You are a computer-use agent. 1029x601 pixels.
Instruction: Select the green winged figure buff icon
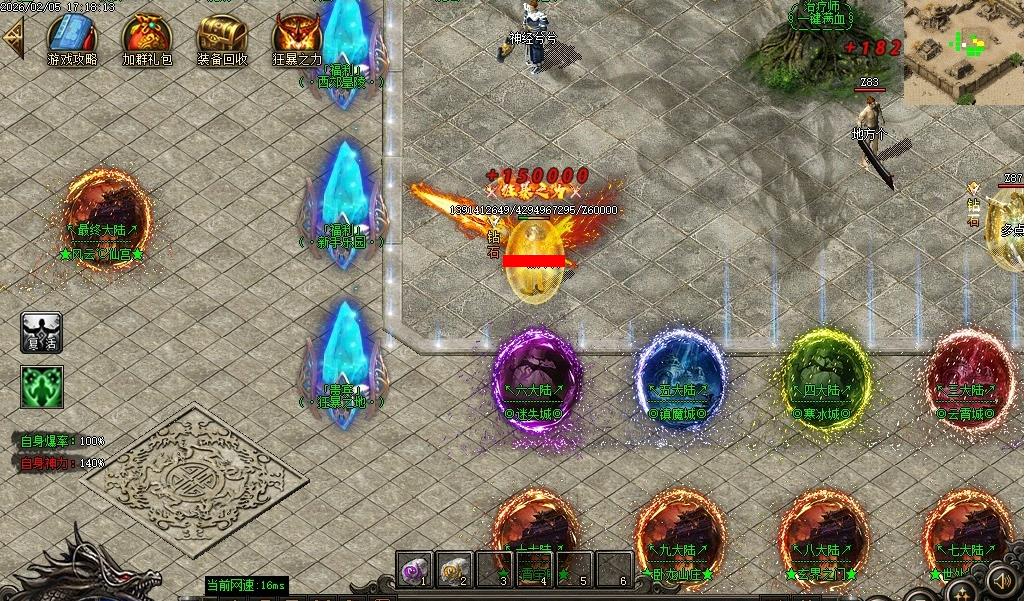point(42,387)
